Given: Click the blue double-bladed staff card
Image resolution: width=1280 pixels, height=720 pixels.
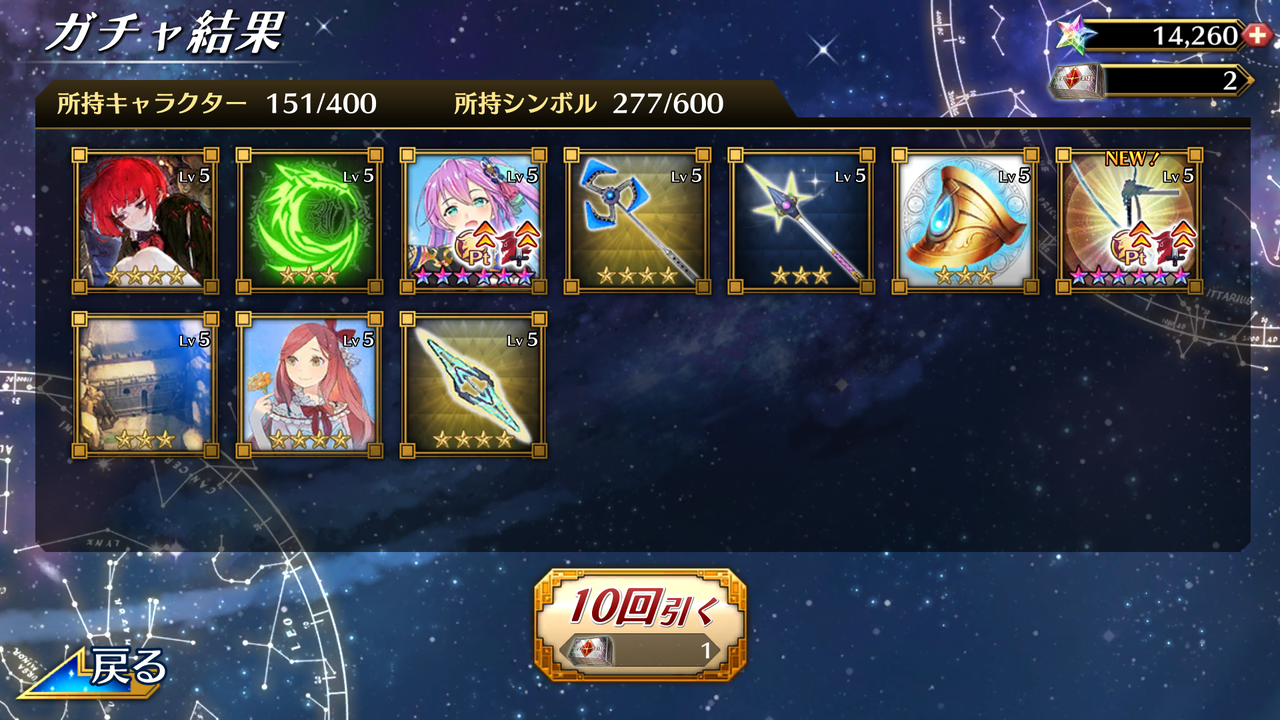Looking at the screenshot, I should 634,219.
